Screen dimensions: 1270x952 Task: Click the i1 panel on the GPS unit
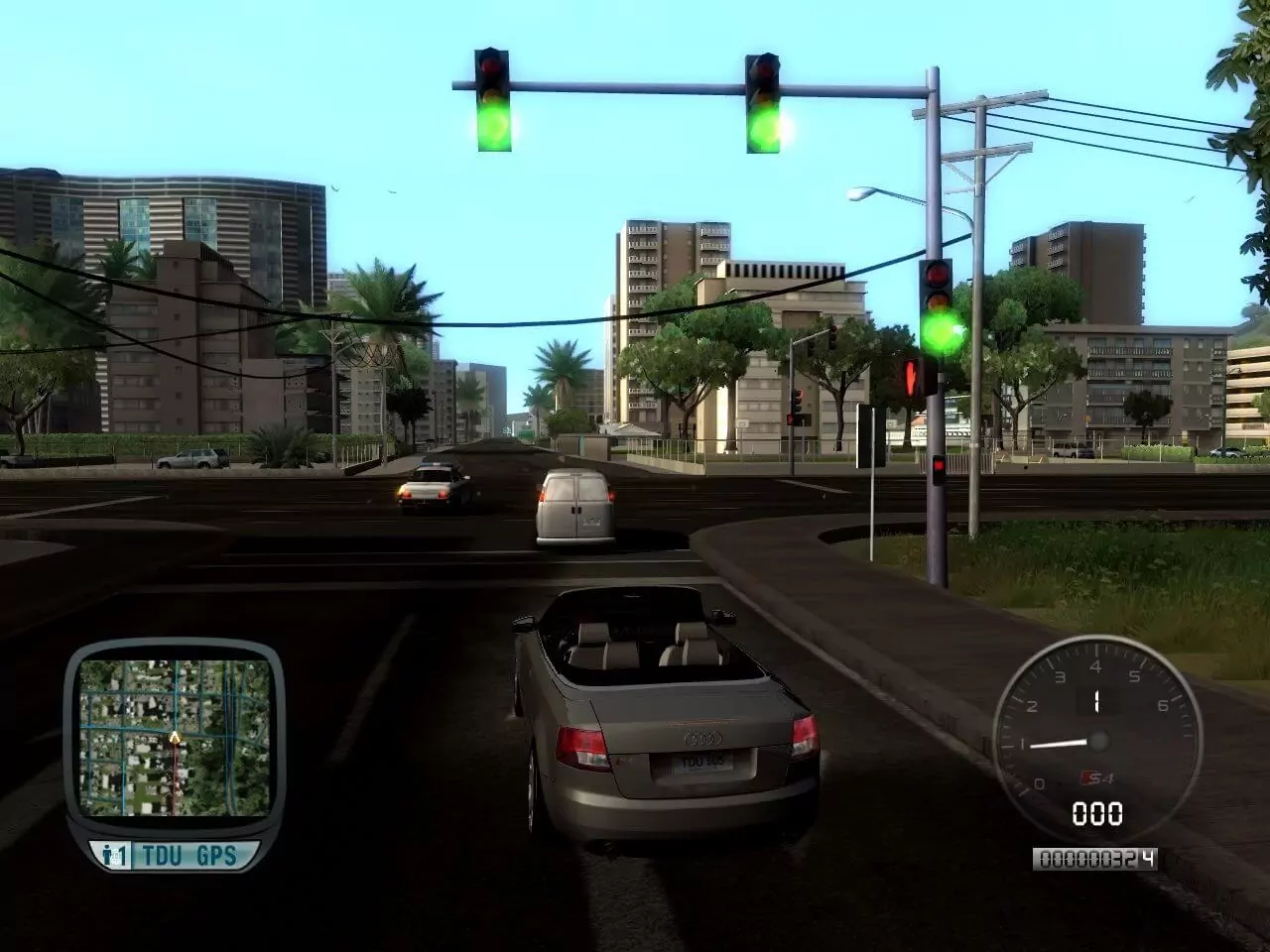(x=112, y=851)
